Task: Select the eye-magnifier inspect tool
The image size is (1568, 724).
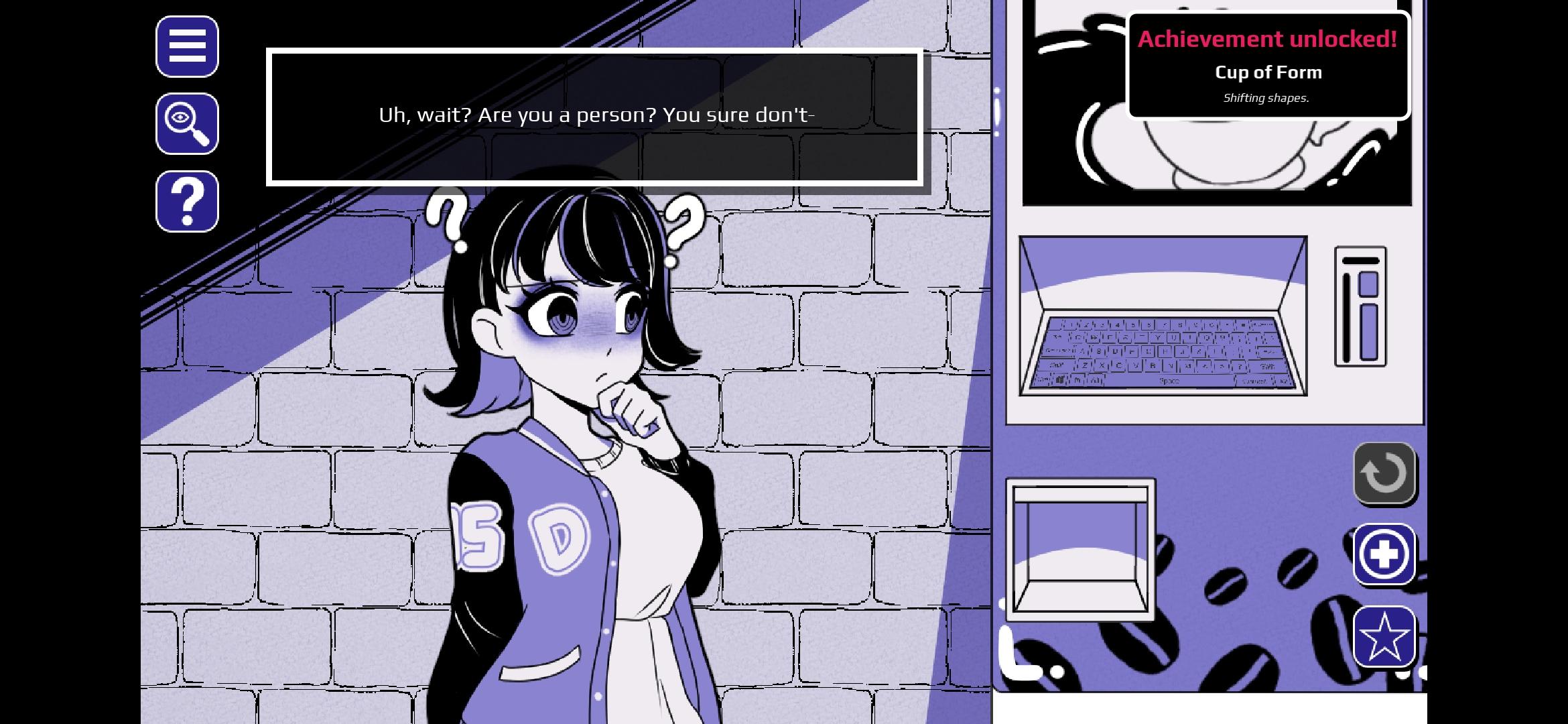Action: click(x=187, y=125)
